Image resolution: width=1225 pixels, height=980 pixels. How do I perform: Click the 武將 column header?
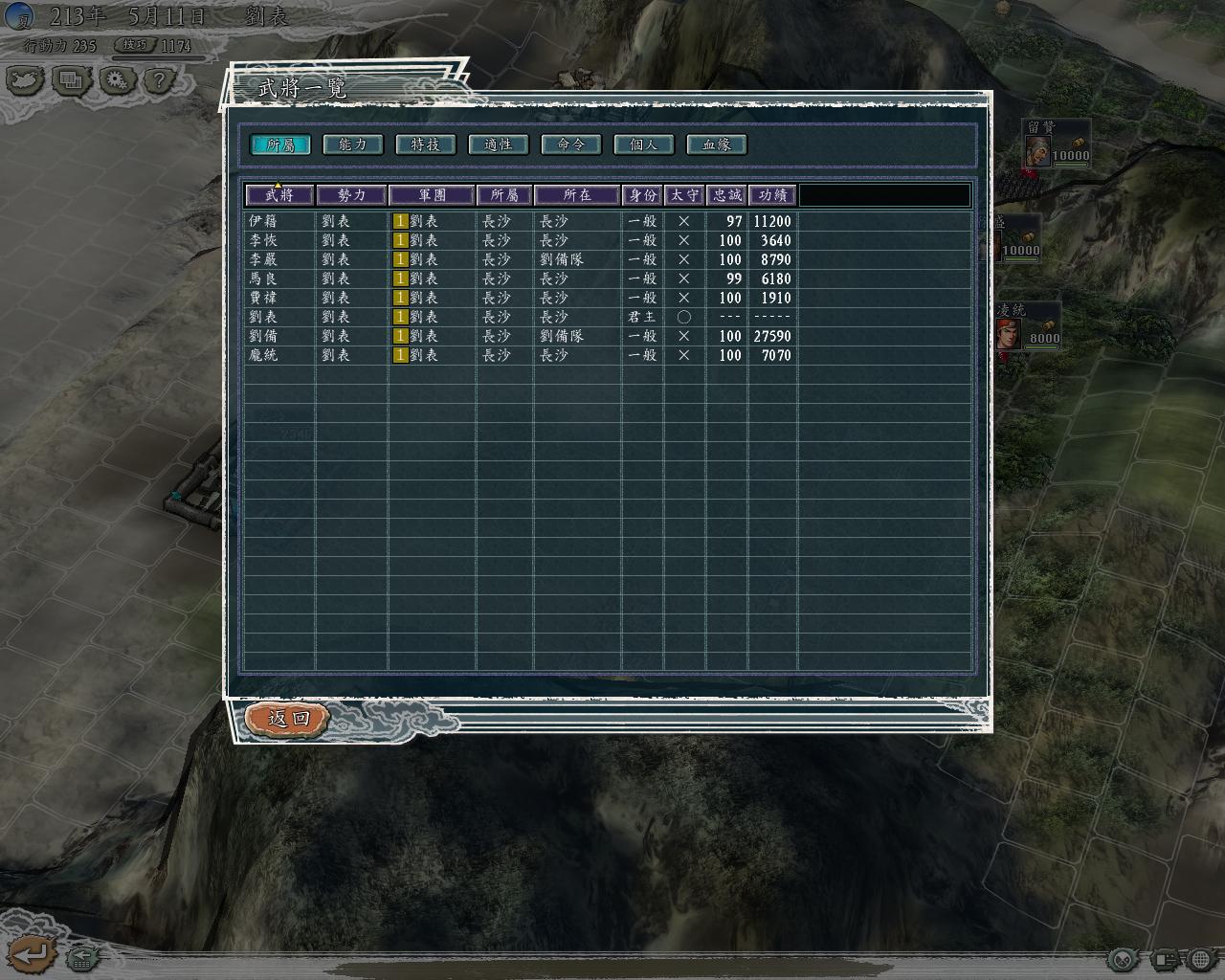[279, 195]
